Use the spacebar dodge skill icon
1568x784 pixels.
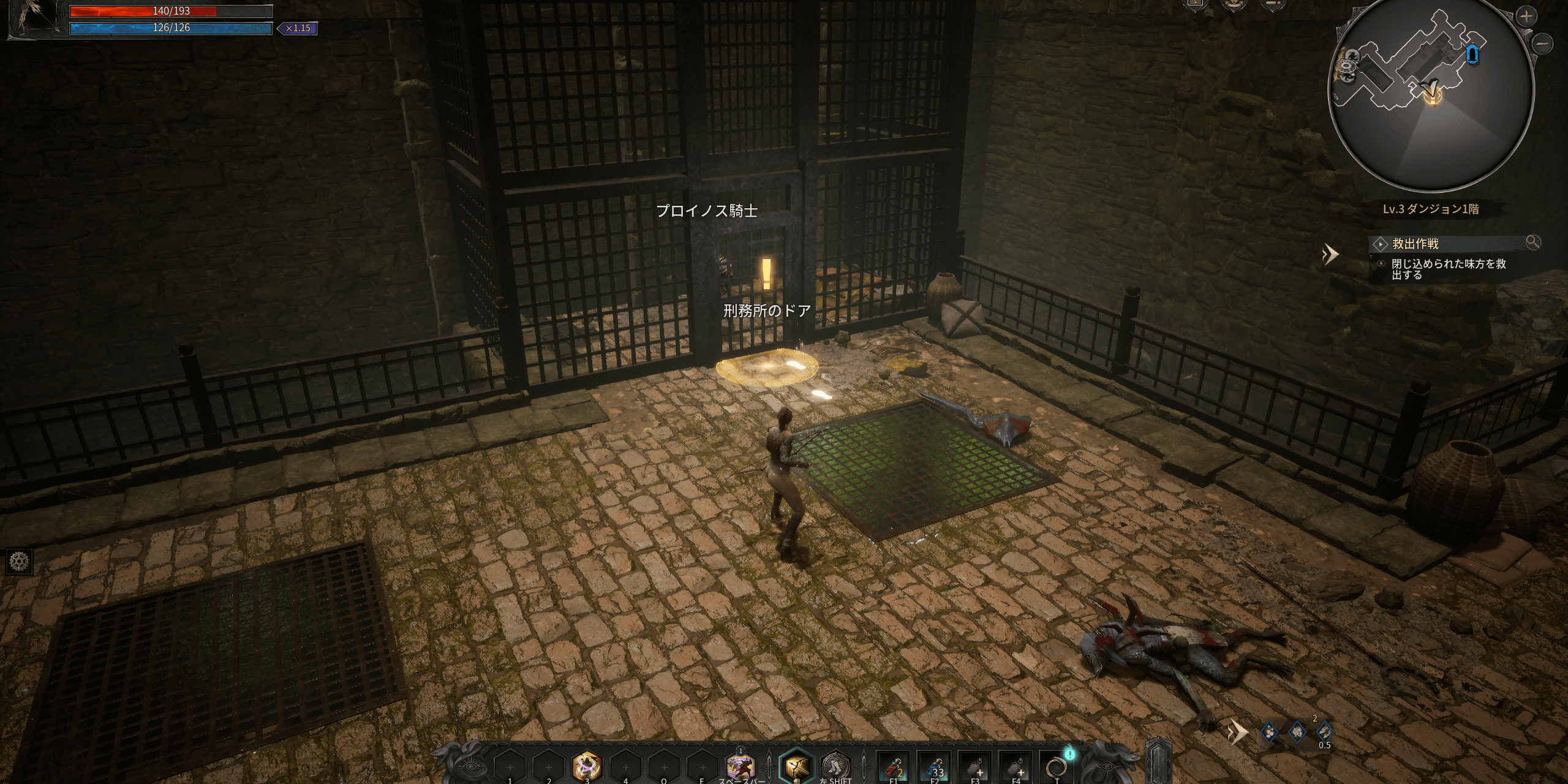pyautogui.click(x=741, y=766)
